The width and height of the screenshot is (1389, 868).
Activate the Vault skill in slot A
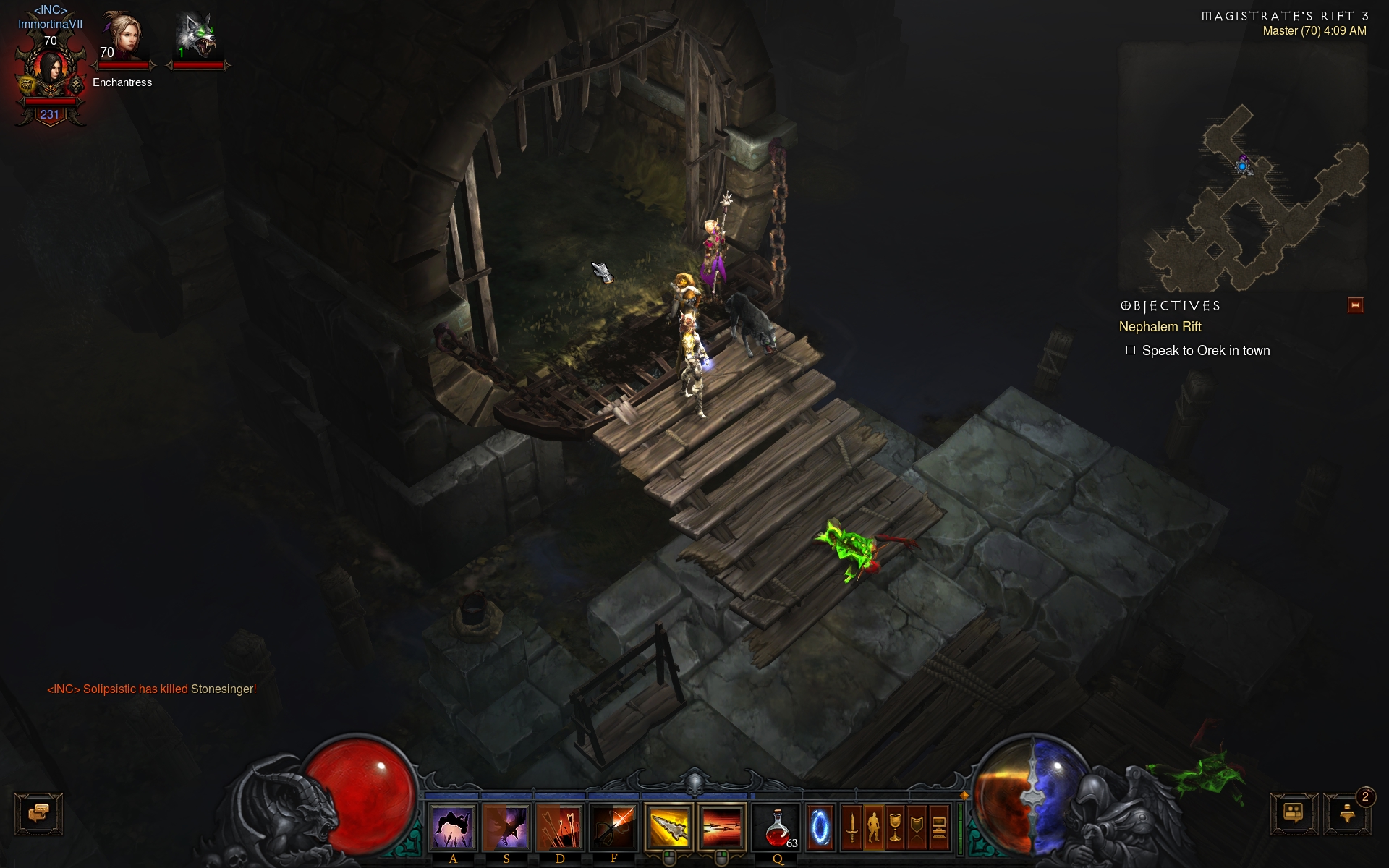(x=453, y=827)
